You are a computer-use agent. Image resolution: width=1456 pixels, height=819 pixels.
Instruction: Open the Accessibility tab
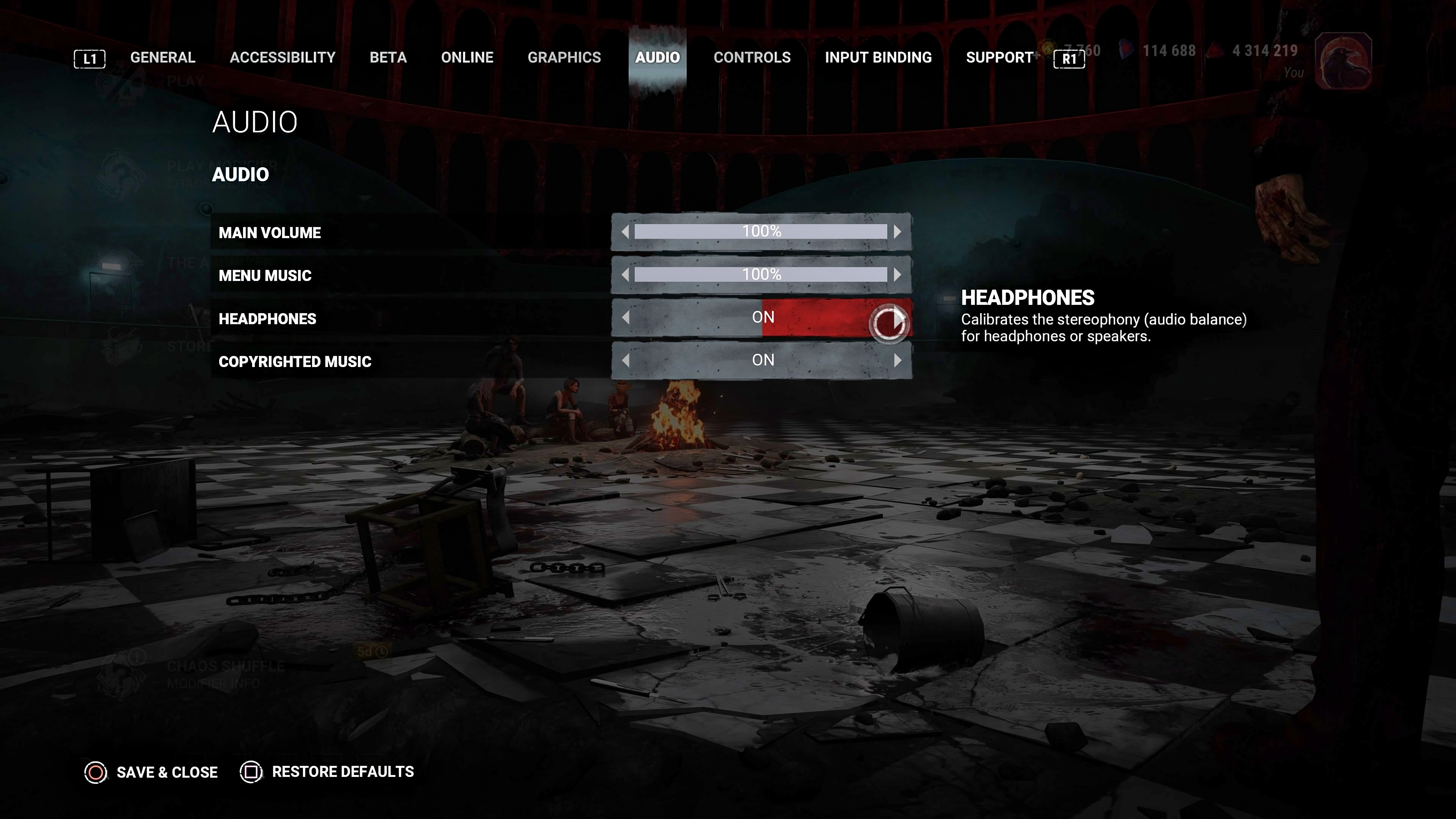click(282, 58)
